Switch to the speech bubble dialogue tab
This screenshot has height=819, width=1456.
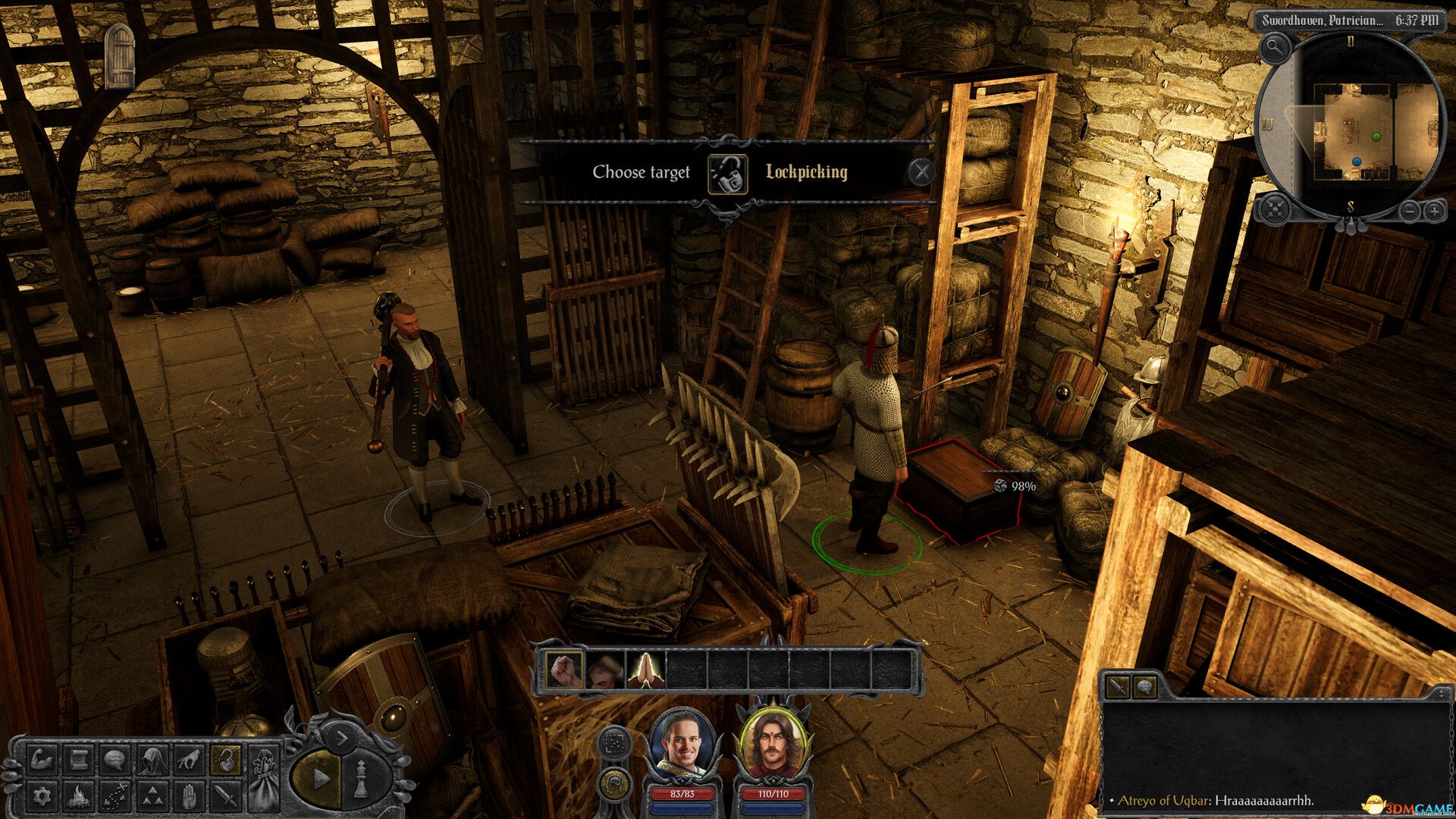click(1144, 688)
